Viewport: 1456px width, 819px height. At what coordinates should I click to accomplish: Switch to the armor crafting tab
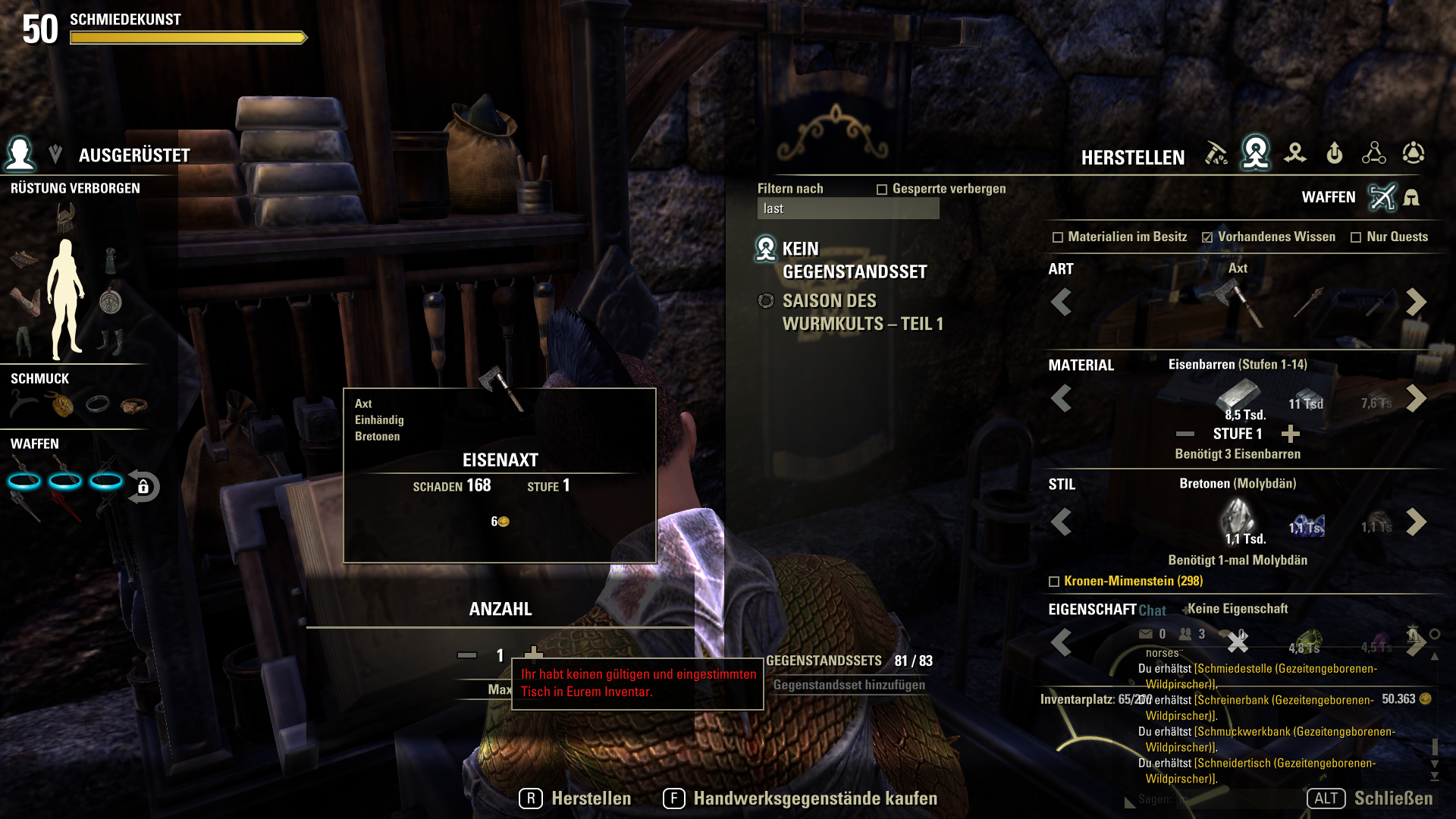[x=1411, y=198]
